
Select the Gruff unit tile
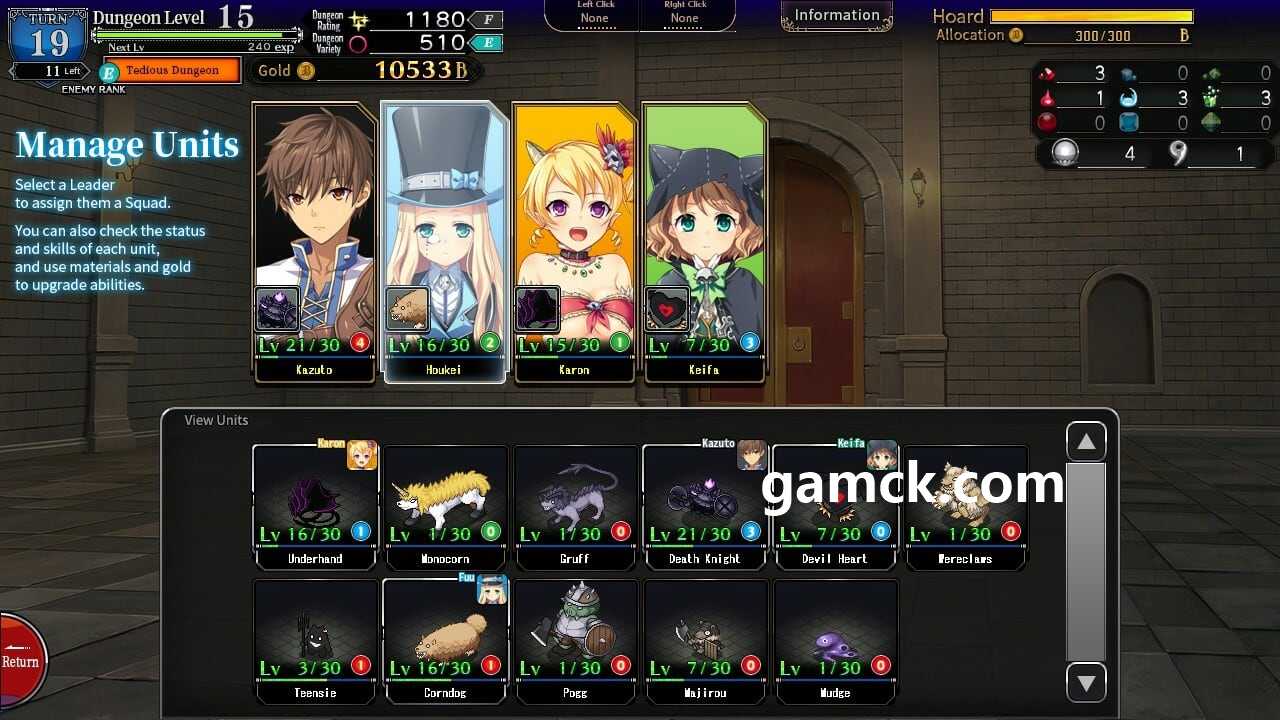[x=575, y=507]
